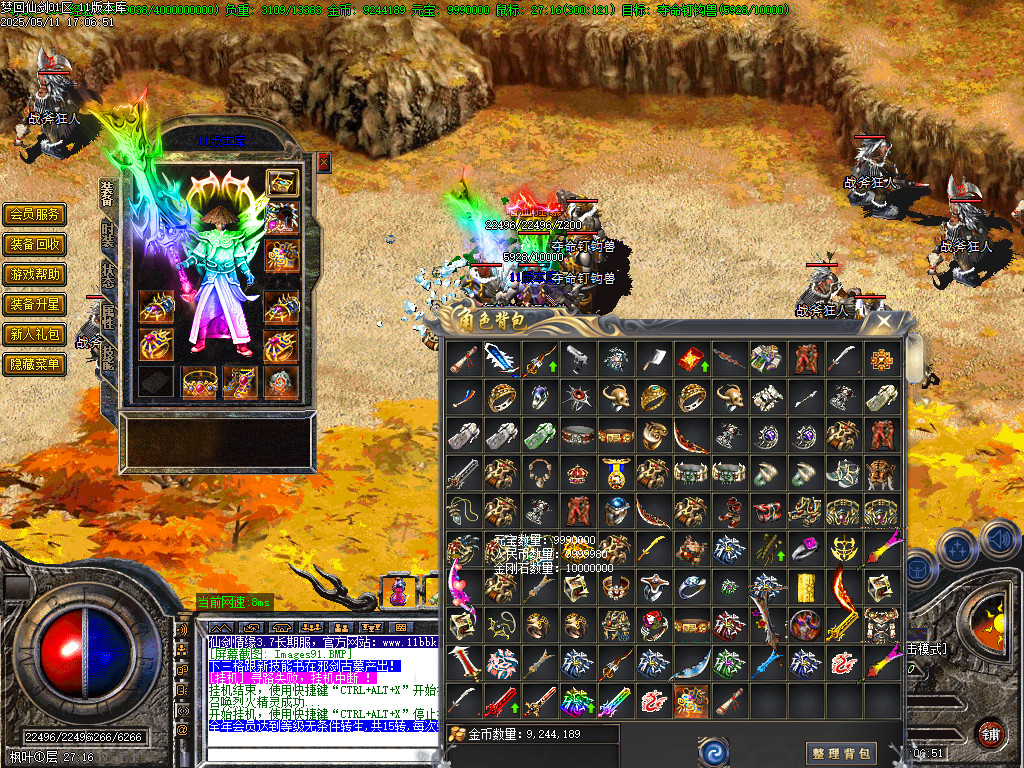Select the treasure chest equipment slot

pyautogui.click(x=282, y=185)
